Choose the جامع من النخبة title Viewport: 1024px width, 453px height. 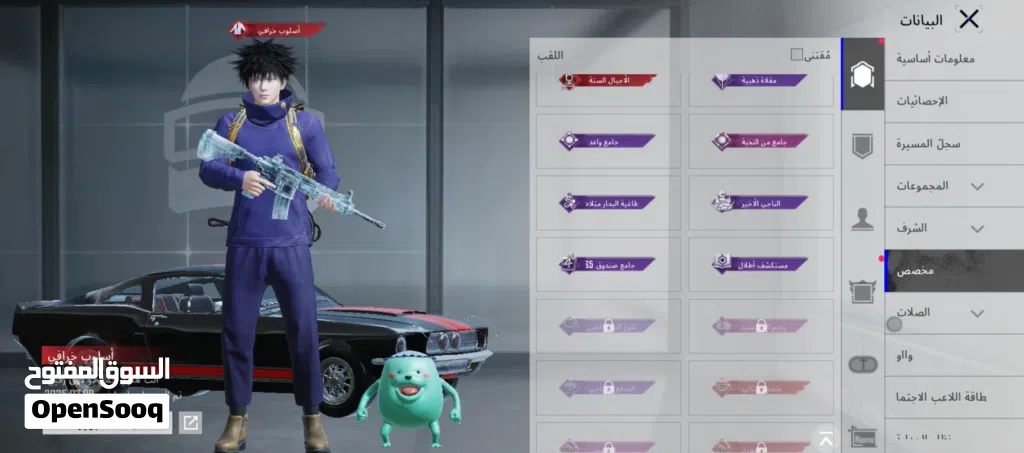[761, 142]
